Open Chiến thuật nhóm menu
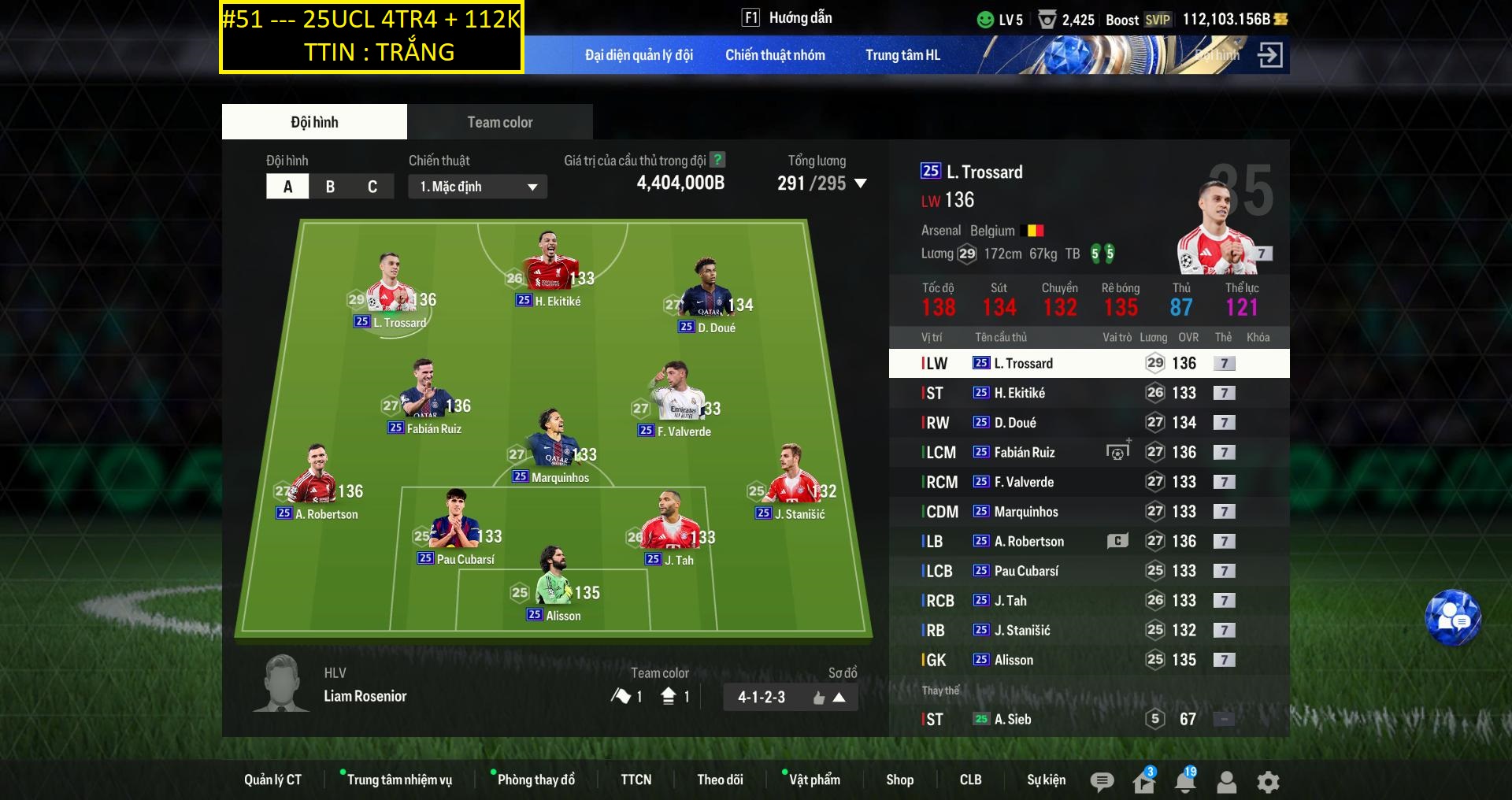Image resolution: width=1512 pixels, height=800 pixels. pyautogui.click(x=775, y=55)
